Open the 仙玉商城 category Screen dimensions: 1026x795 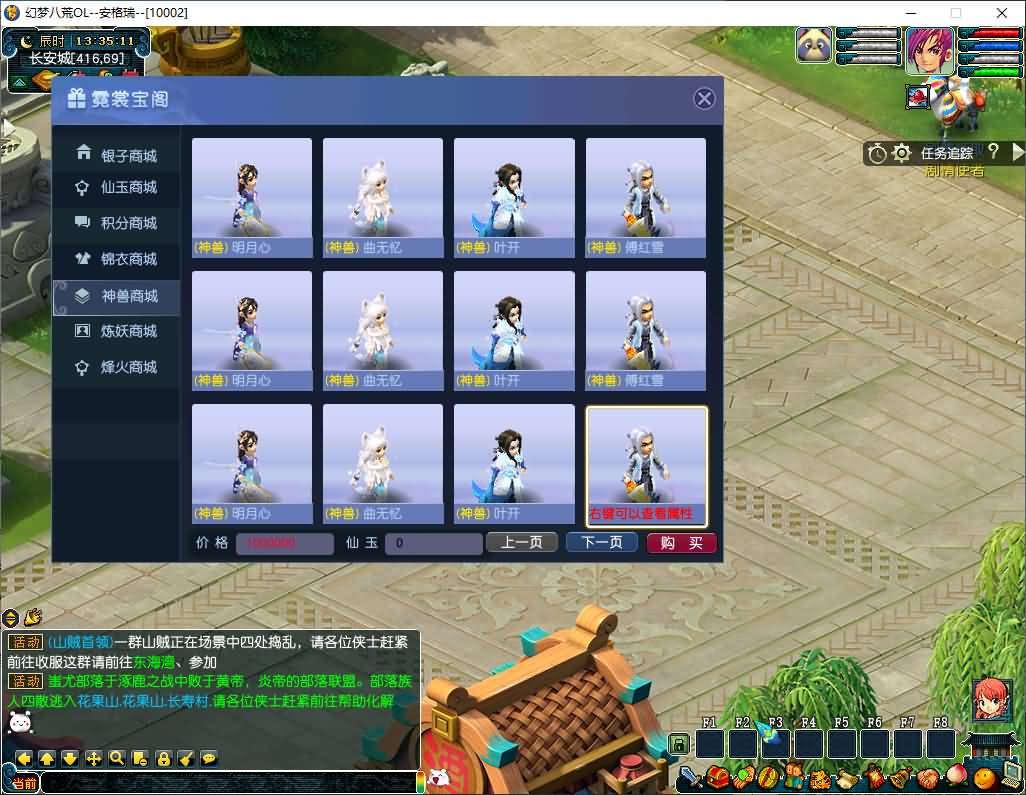[117, 188]
